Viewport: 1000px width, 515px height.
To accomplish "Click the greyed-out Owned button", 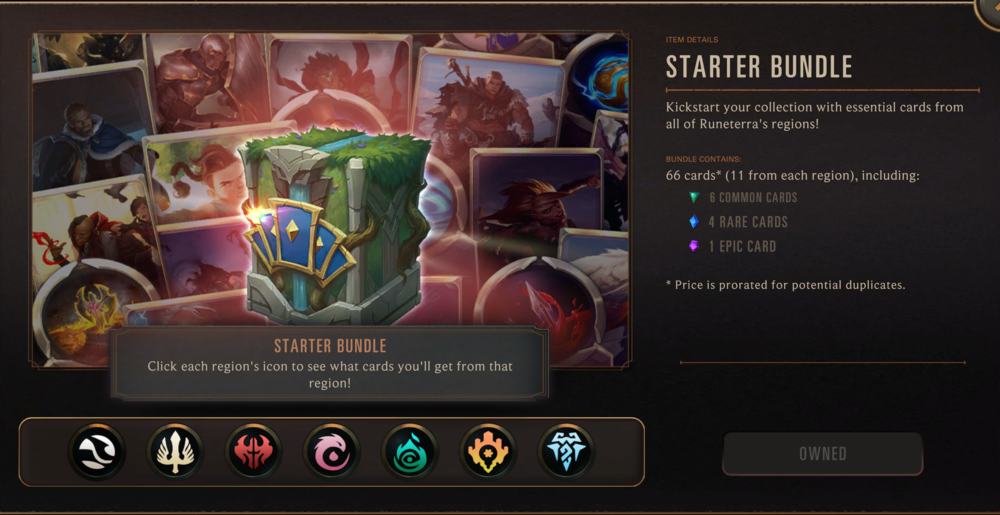I will coord(822,454).
